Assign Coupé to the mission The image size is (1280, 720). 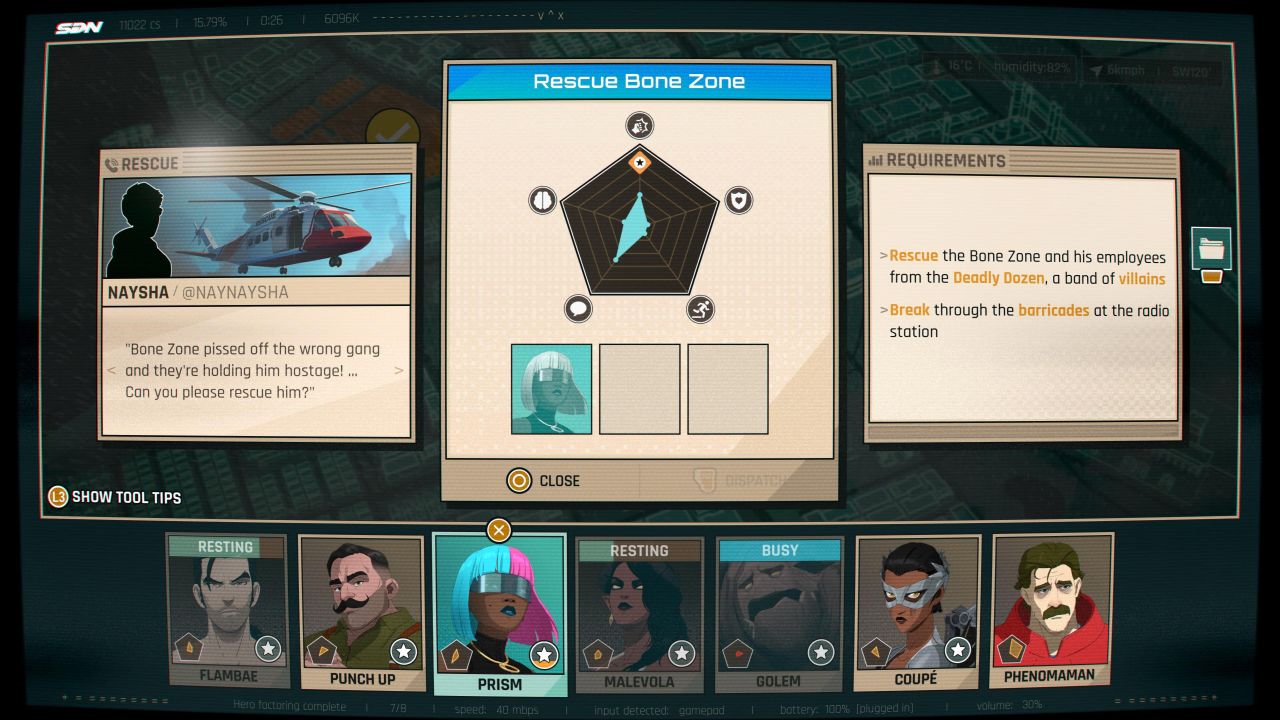click(x=916, y=612)
